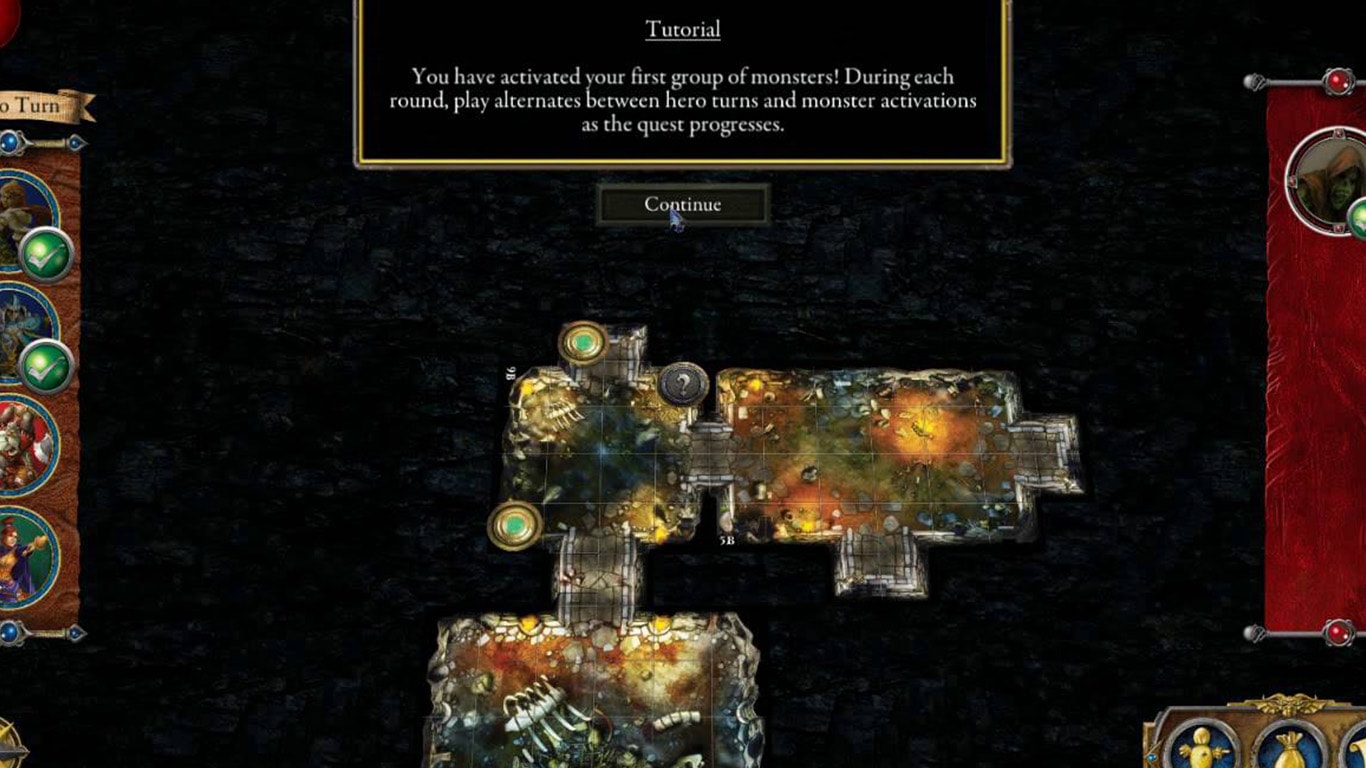Open the lower teal portal marker on the map
1366x768 pixels.
[515, 524]
